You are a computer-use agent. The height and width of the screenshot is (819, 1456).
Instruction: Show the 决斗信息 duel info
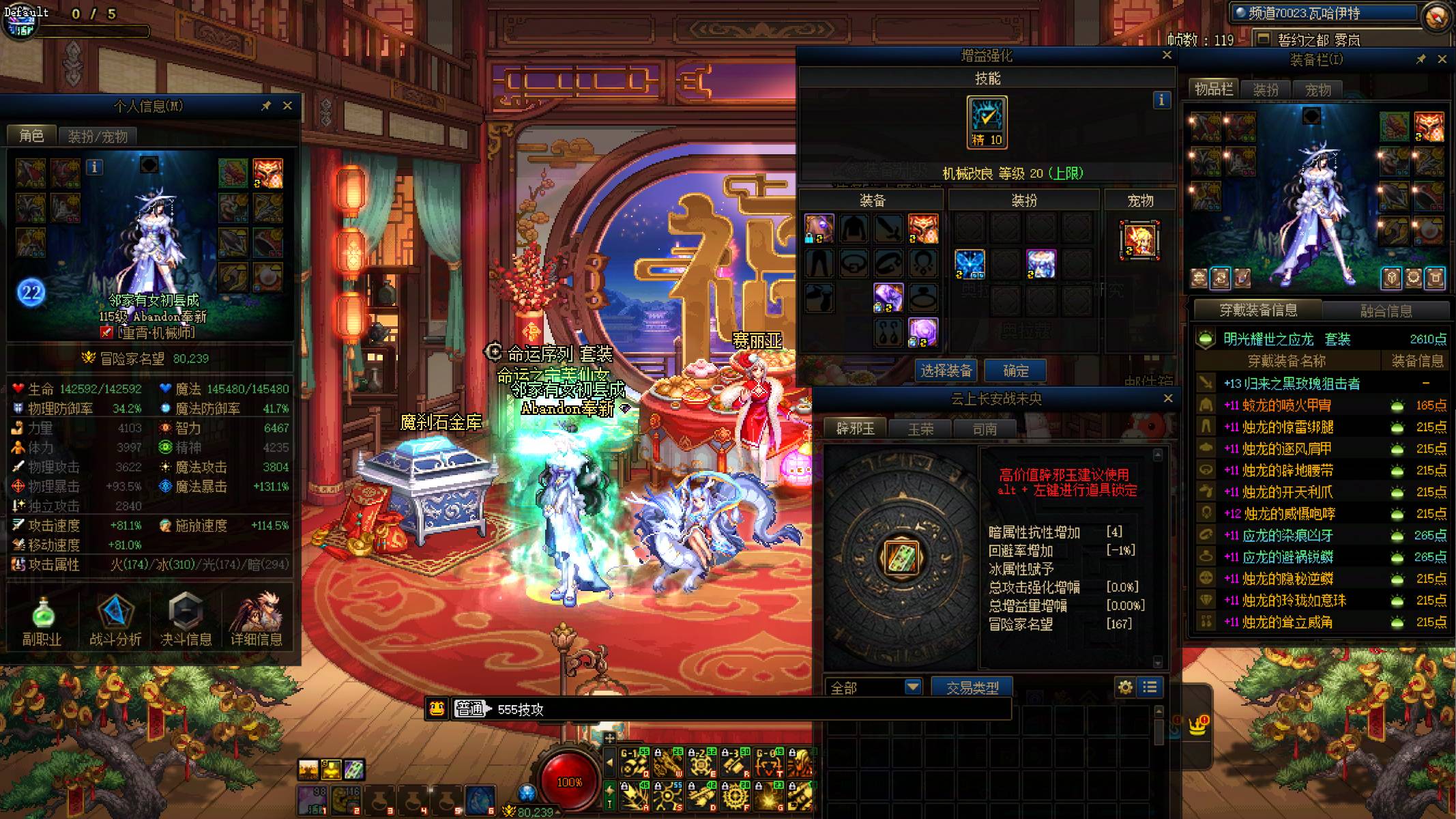coord(186,621)
